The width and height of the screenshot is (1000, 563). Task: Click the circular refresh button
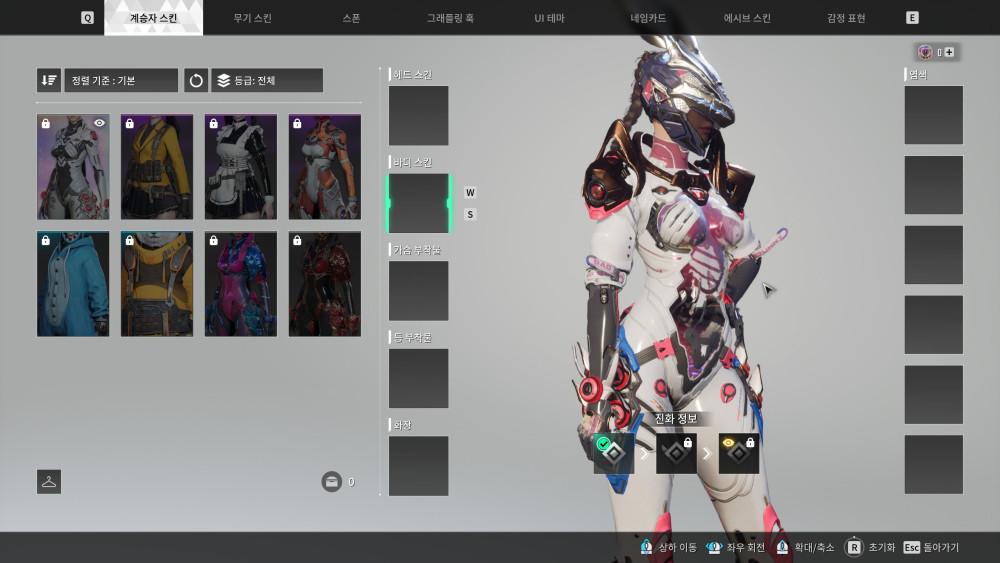pyautogui.click(x=196, y=80)
